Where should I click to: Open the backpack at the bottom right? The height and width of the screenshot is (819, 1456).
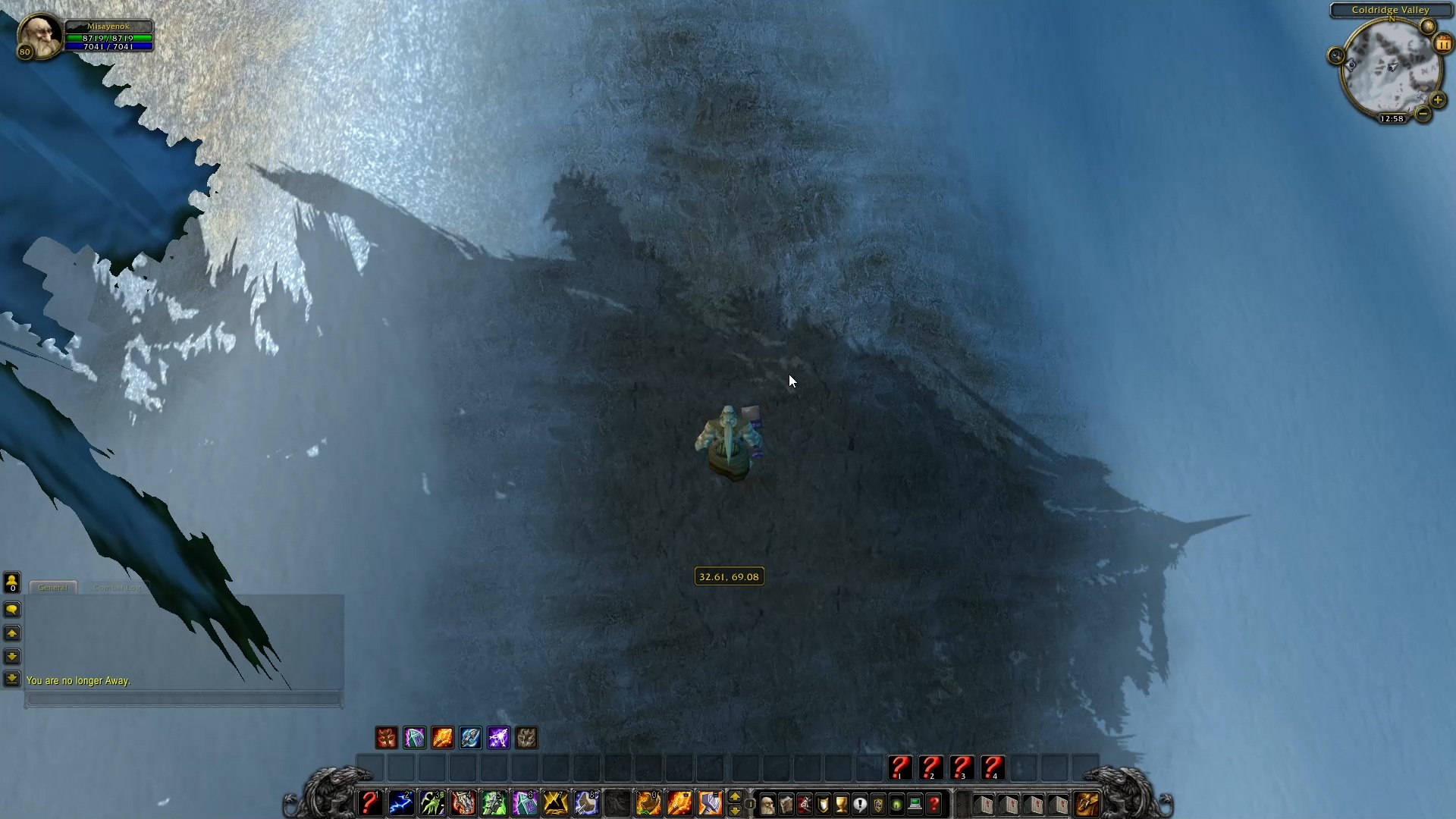click(1087, 804)
